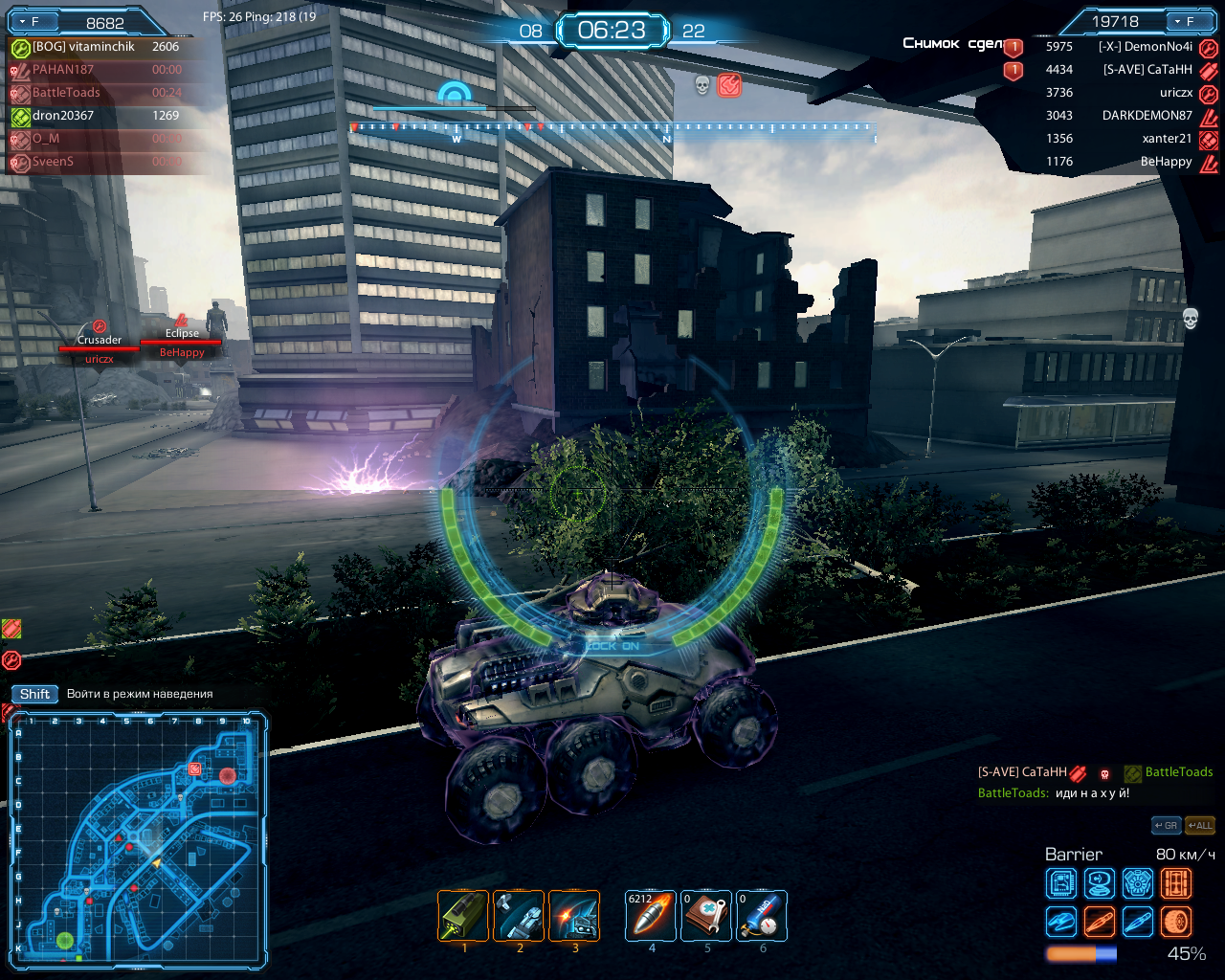
Task: Use the repair kit consumable slot
Action: (x=706, y=916)
